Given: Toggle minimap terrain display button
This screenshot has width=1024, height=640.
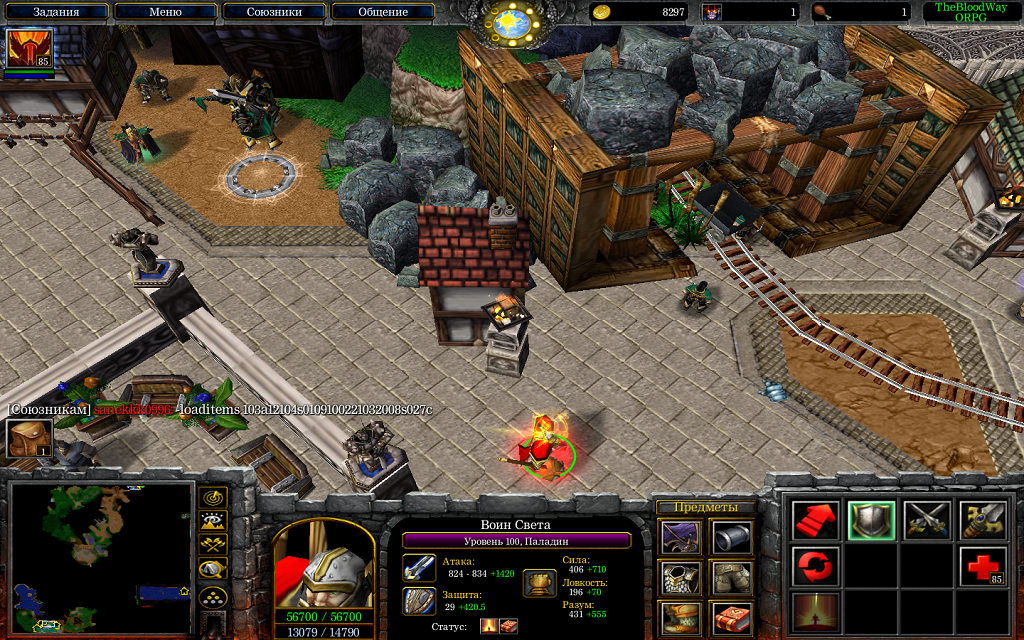Looking at the screenshot, I should click(x=213, y=521).
